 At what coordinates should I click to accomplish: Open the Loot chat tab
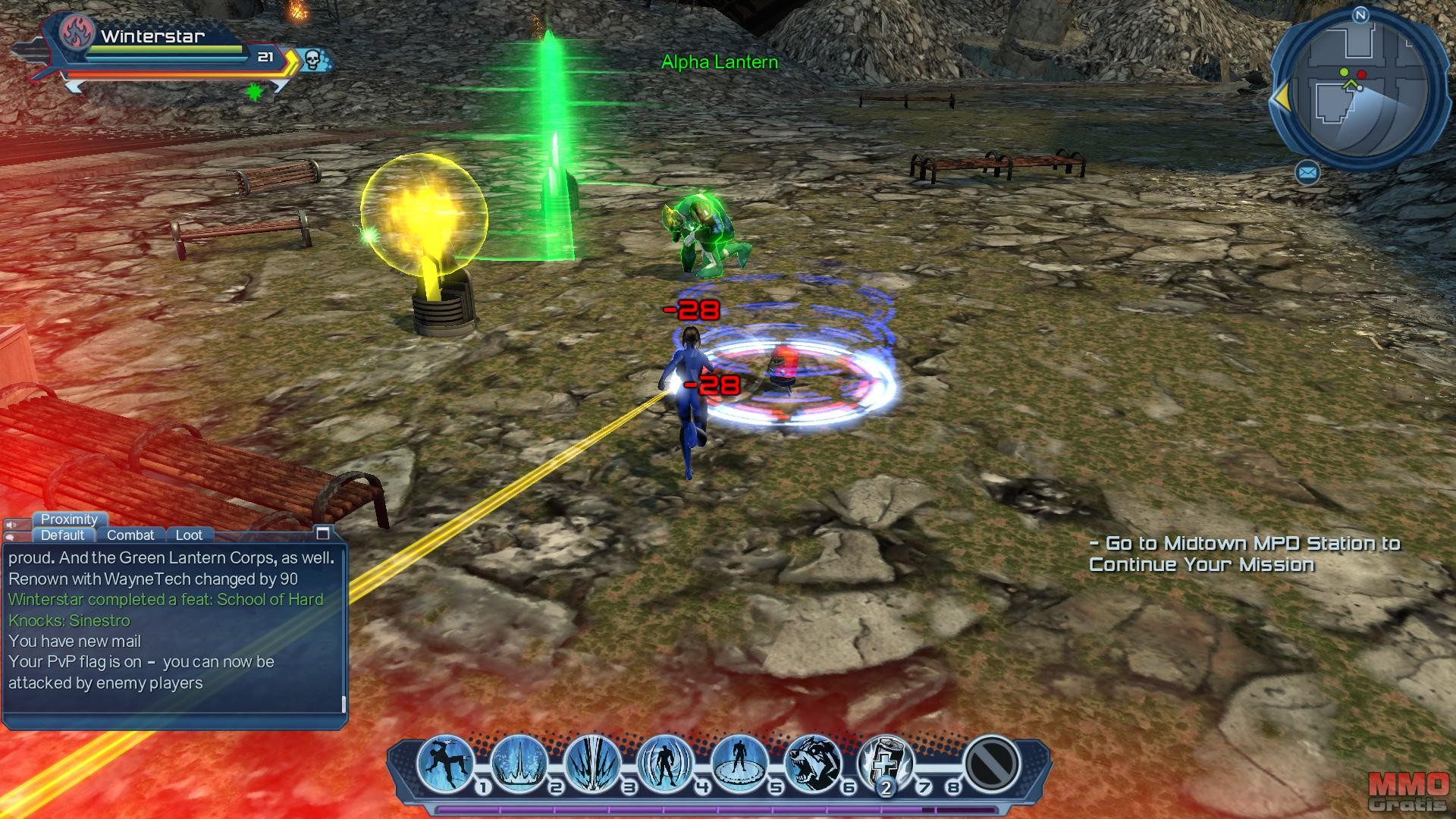189,535
